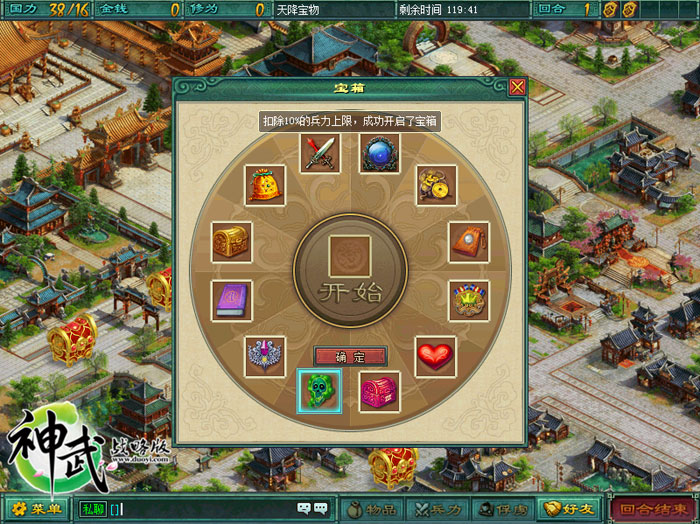Pick the jeweled crown prize icon
The width and height of the screenshot is (700, 524).
tap(468, 300)
